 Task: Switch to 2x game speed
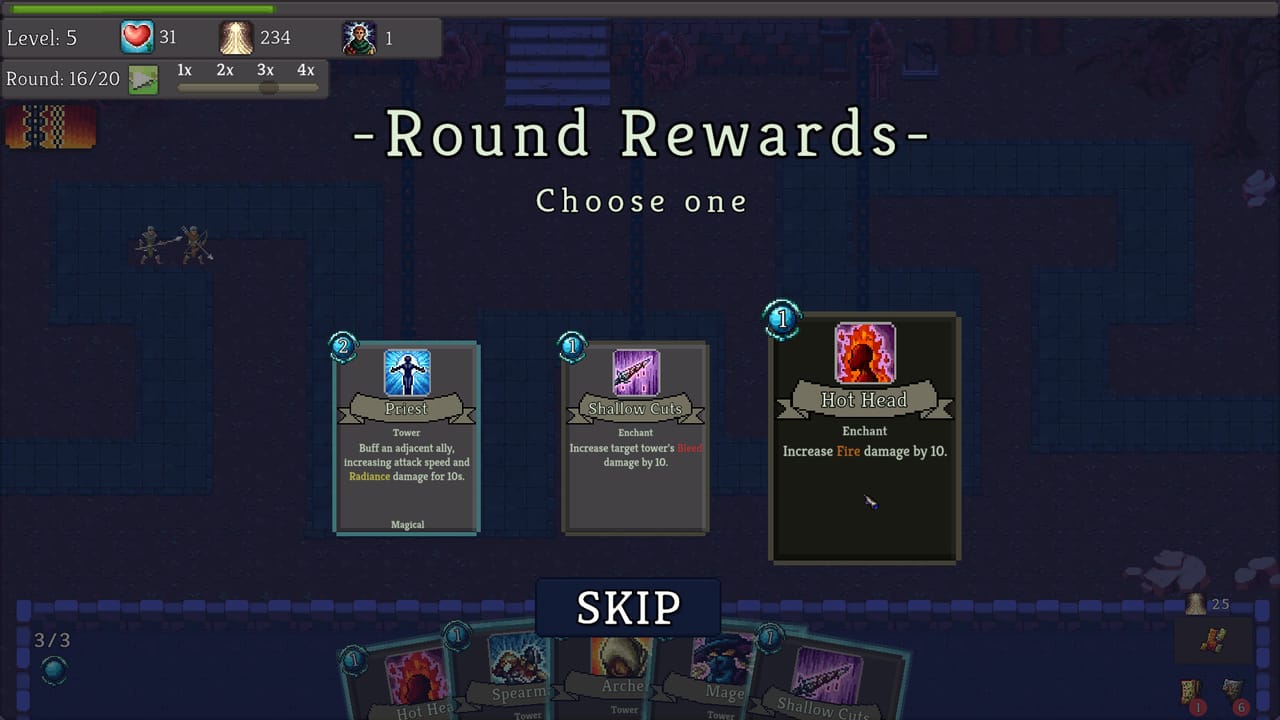point(223,70)
